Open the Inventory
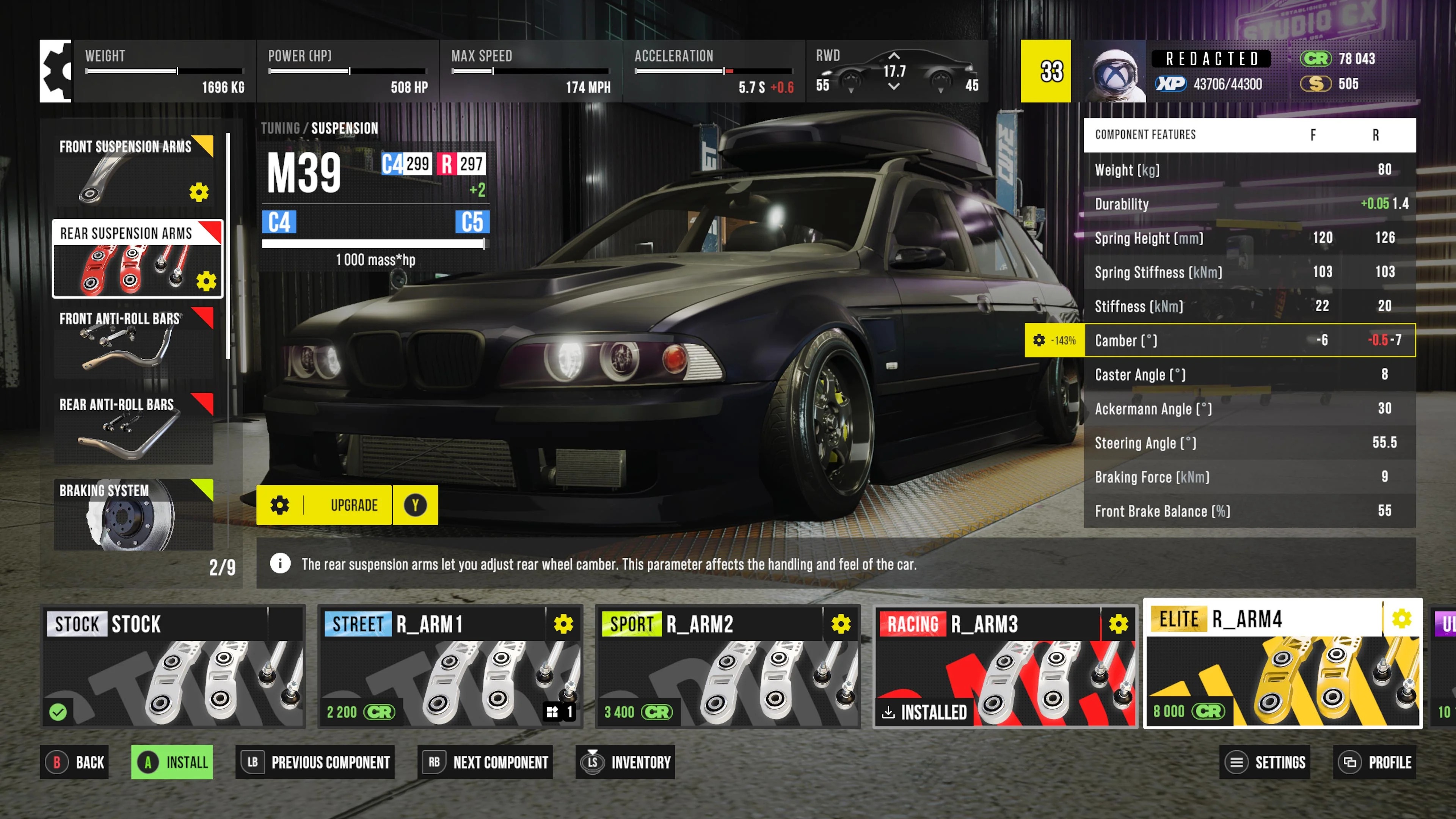The image size is (1456, 819). point(625,762)
